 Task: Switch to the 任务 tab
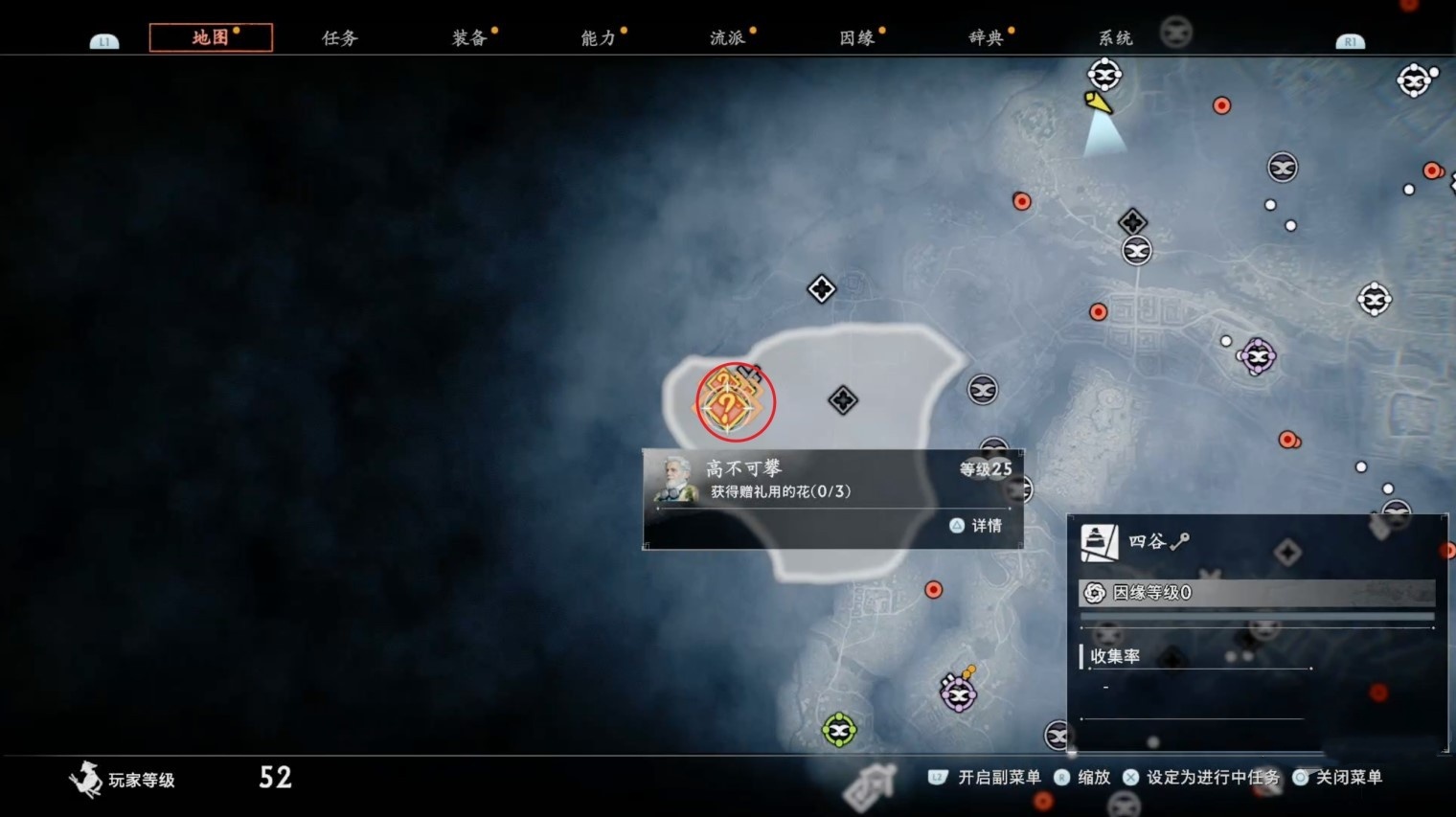point(340,38)
